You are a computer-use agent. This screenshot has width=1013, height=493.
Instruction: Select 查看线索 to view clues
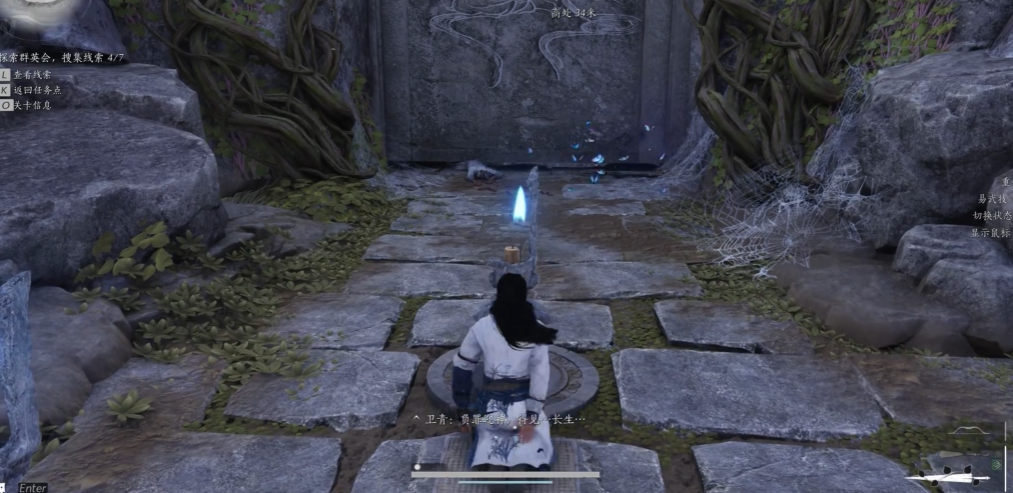click(x=33, y=74)
